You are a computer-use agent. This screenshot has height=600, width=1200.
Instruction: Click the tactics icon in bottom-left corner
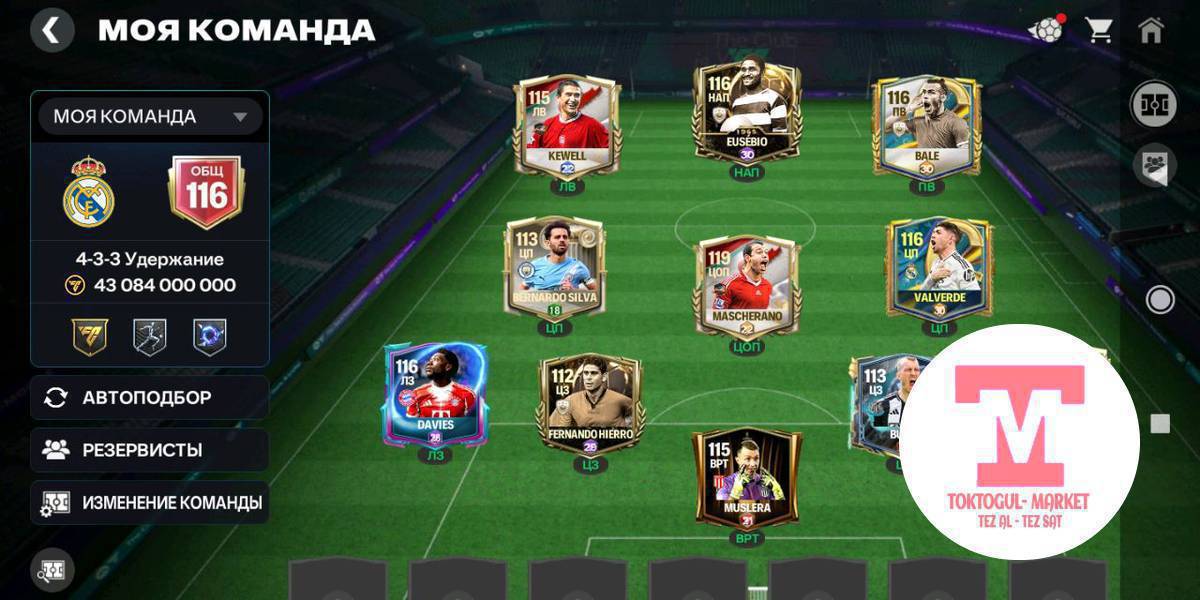pos(52,568)
